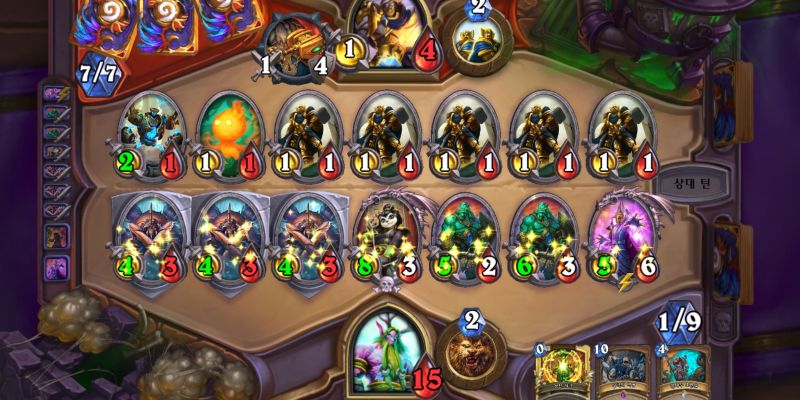The width and height of the screenshot is (800, 400).
Task: Inspect the opponent's equipped 1/4 weapon
Action: [293, 45]
